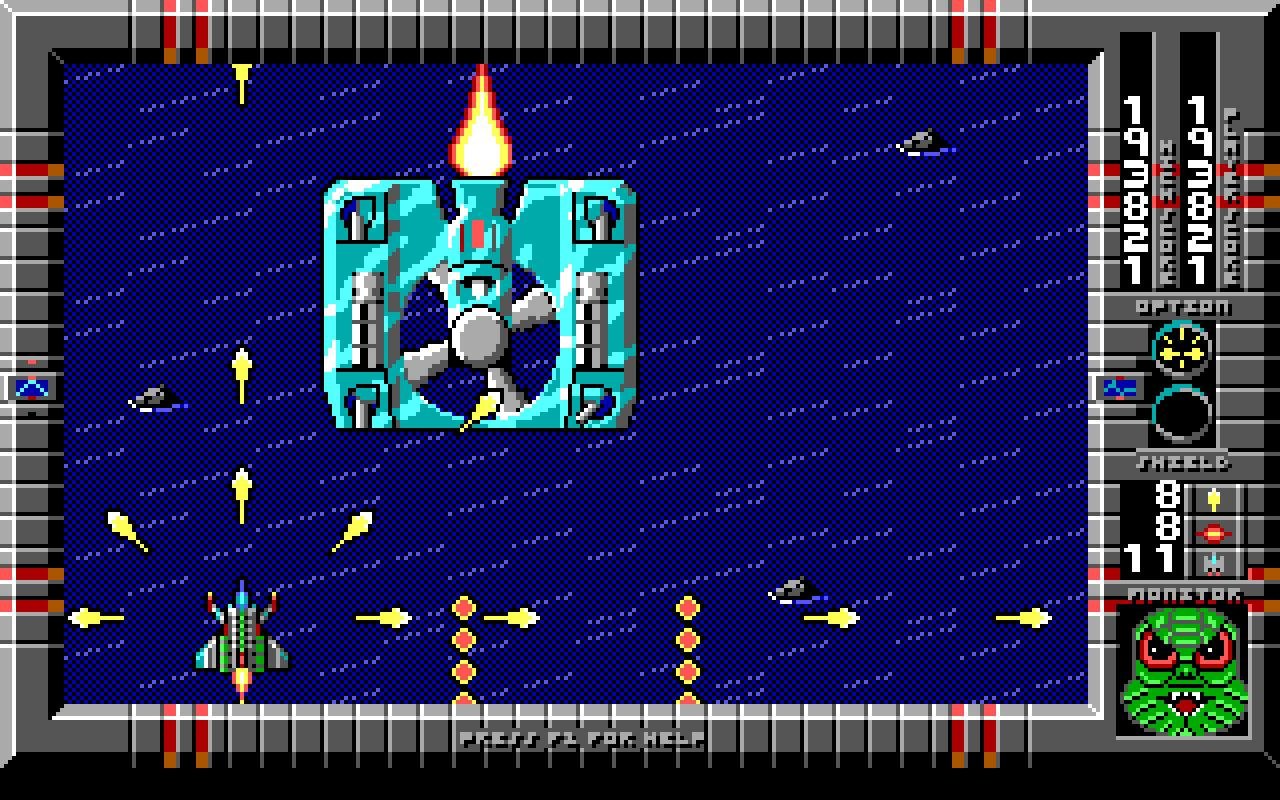Click the enemy saucer near bottom right
Viewport: 1280px width, 800px height.
795,590
